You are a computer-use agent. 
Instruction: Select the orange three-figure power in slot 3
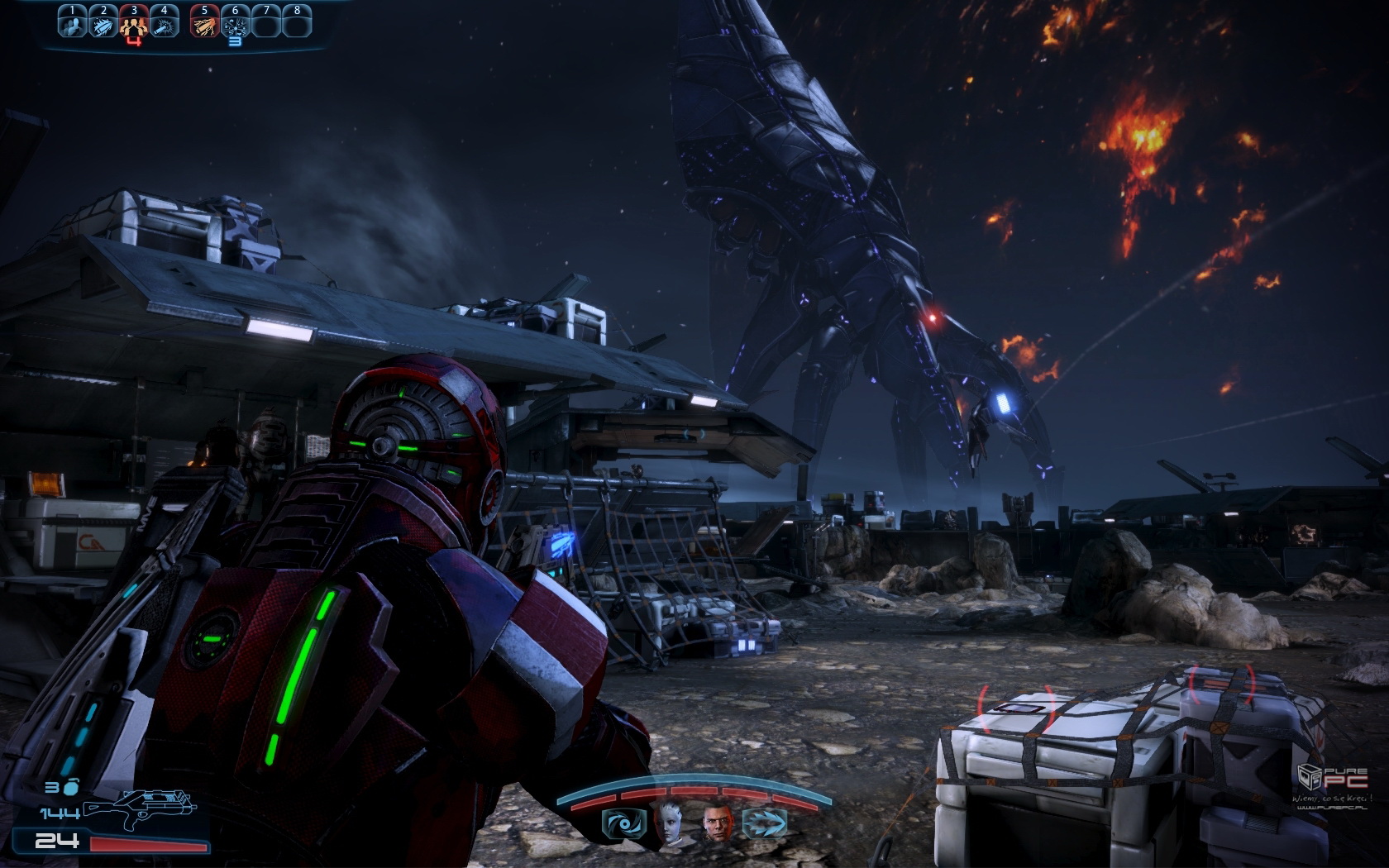[x=134, y=23]
